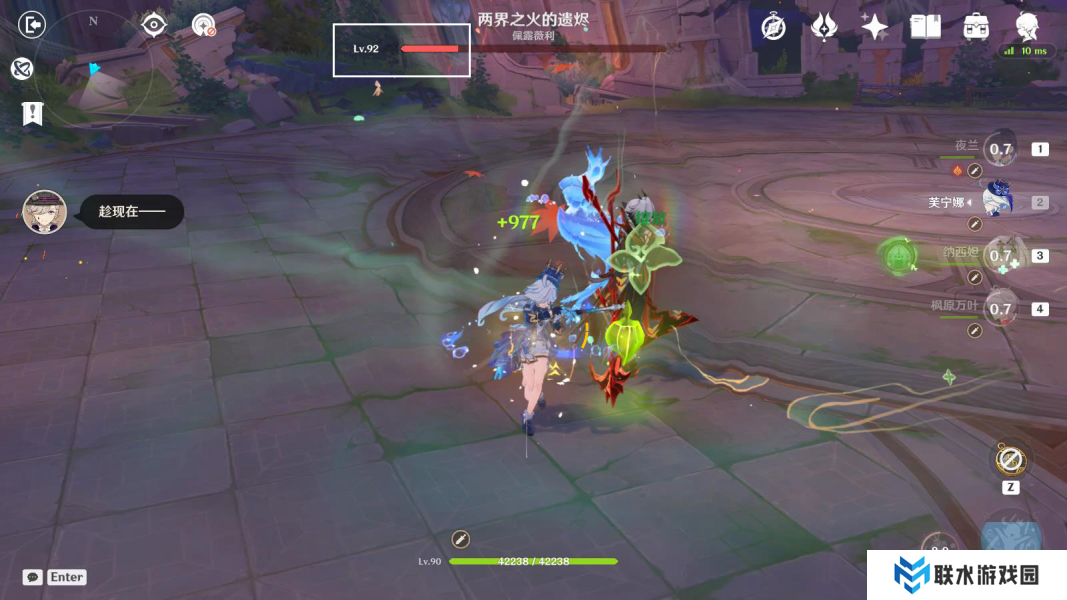Screen dimensions: 1067x600
Task: Open the winged battle pass icon
Action: click(x=824, y=27)
